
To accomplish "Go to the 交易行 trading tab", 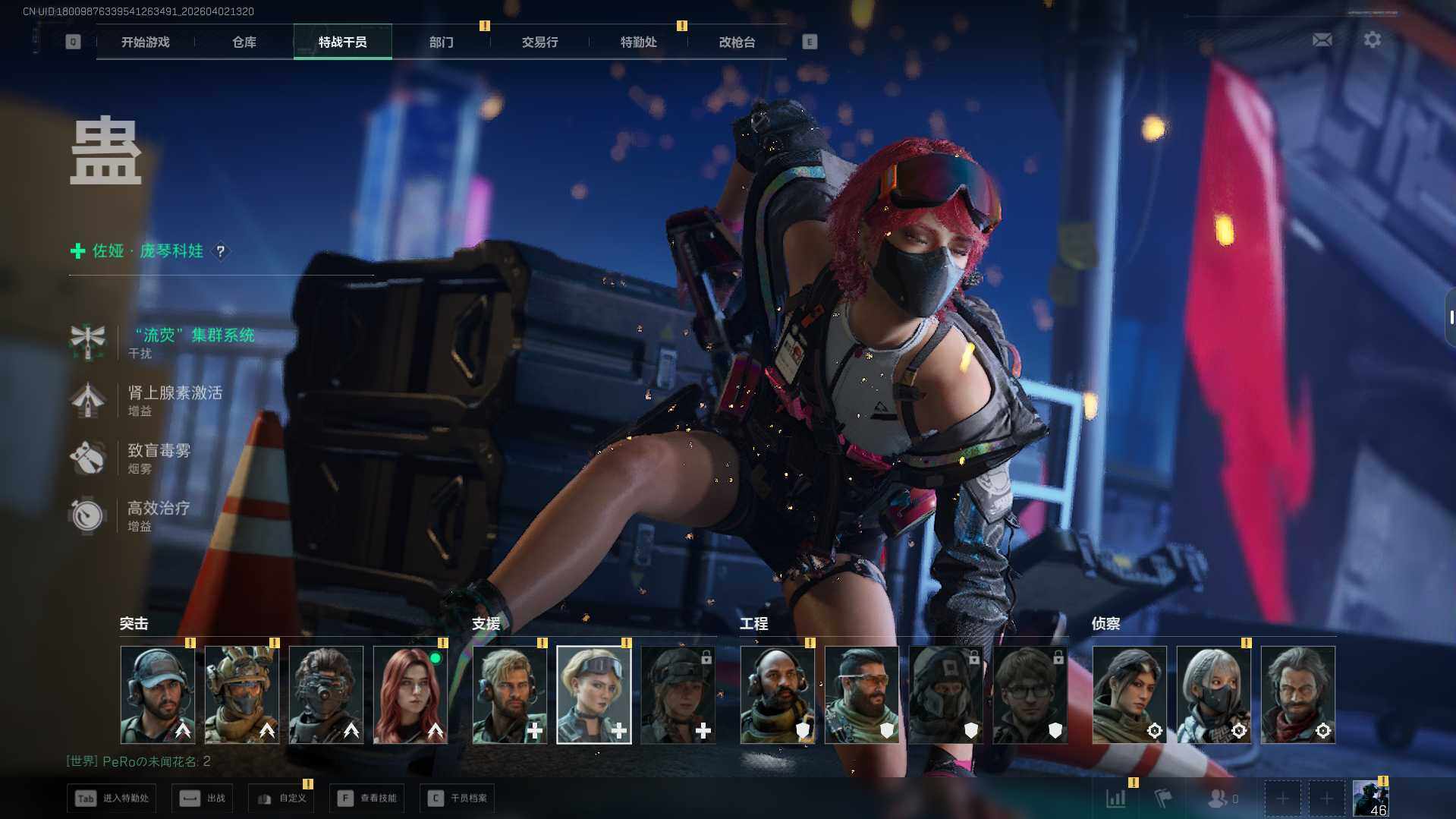I will [x=539, y=43].
